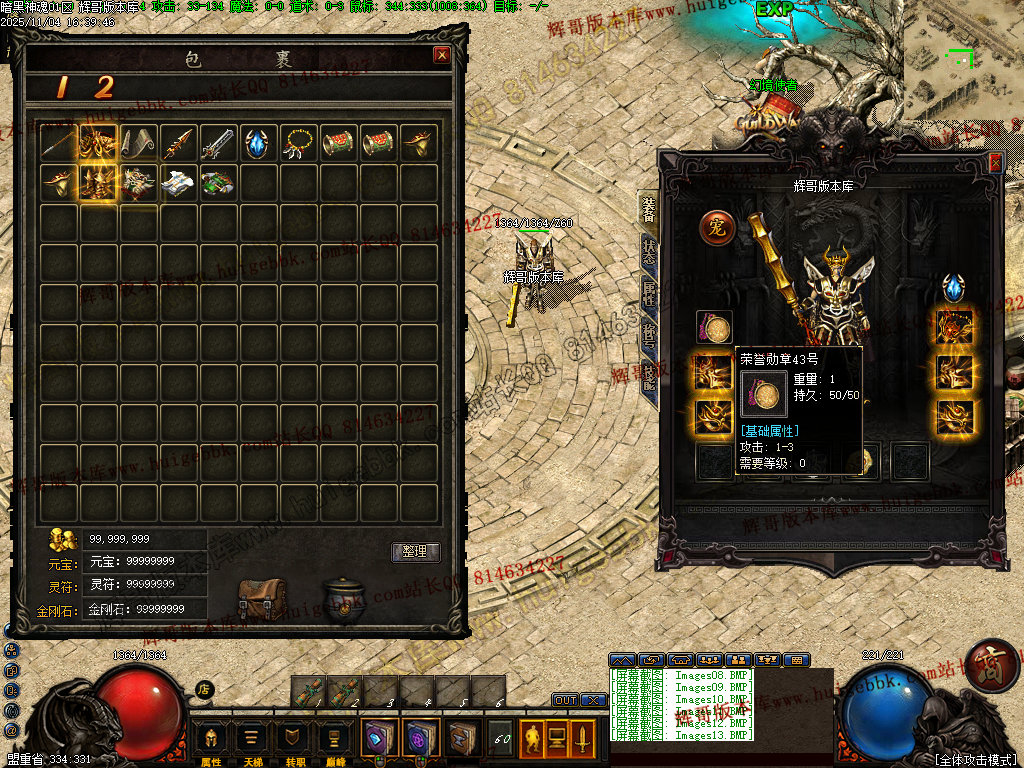1024x768 pixels.
Task: Click the 整理 sort button
Action: tap(415, 552)
